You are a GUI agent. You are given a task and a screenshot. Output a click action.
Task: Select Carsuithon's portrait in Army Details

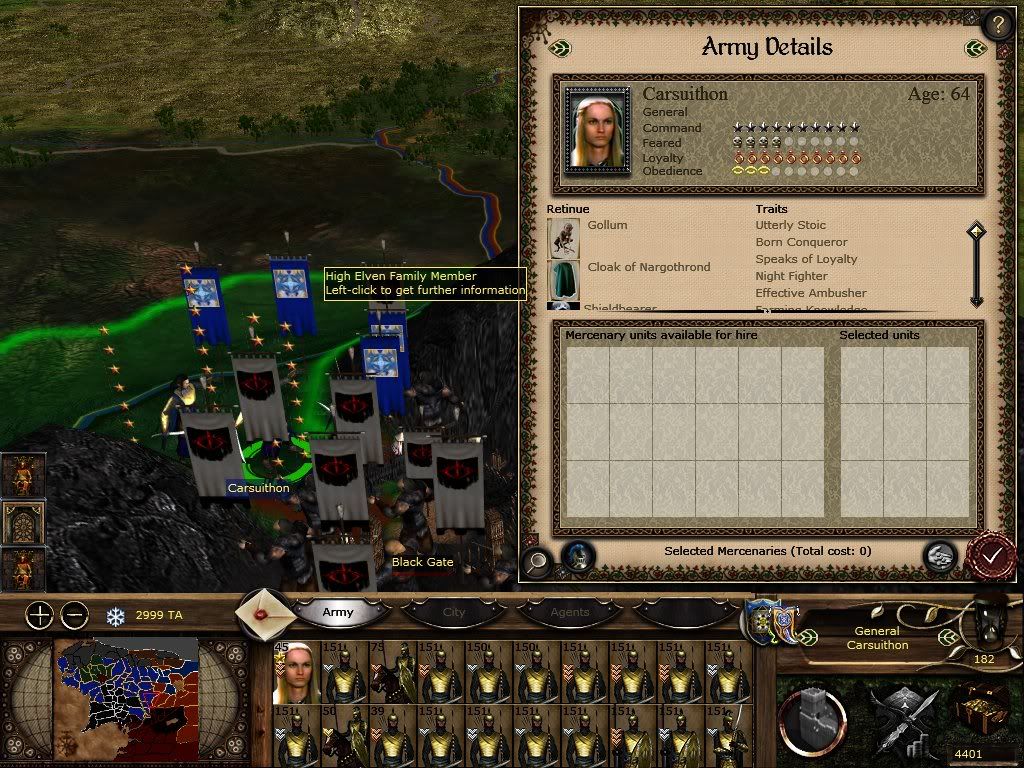coord(598,131)
